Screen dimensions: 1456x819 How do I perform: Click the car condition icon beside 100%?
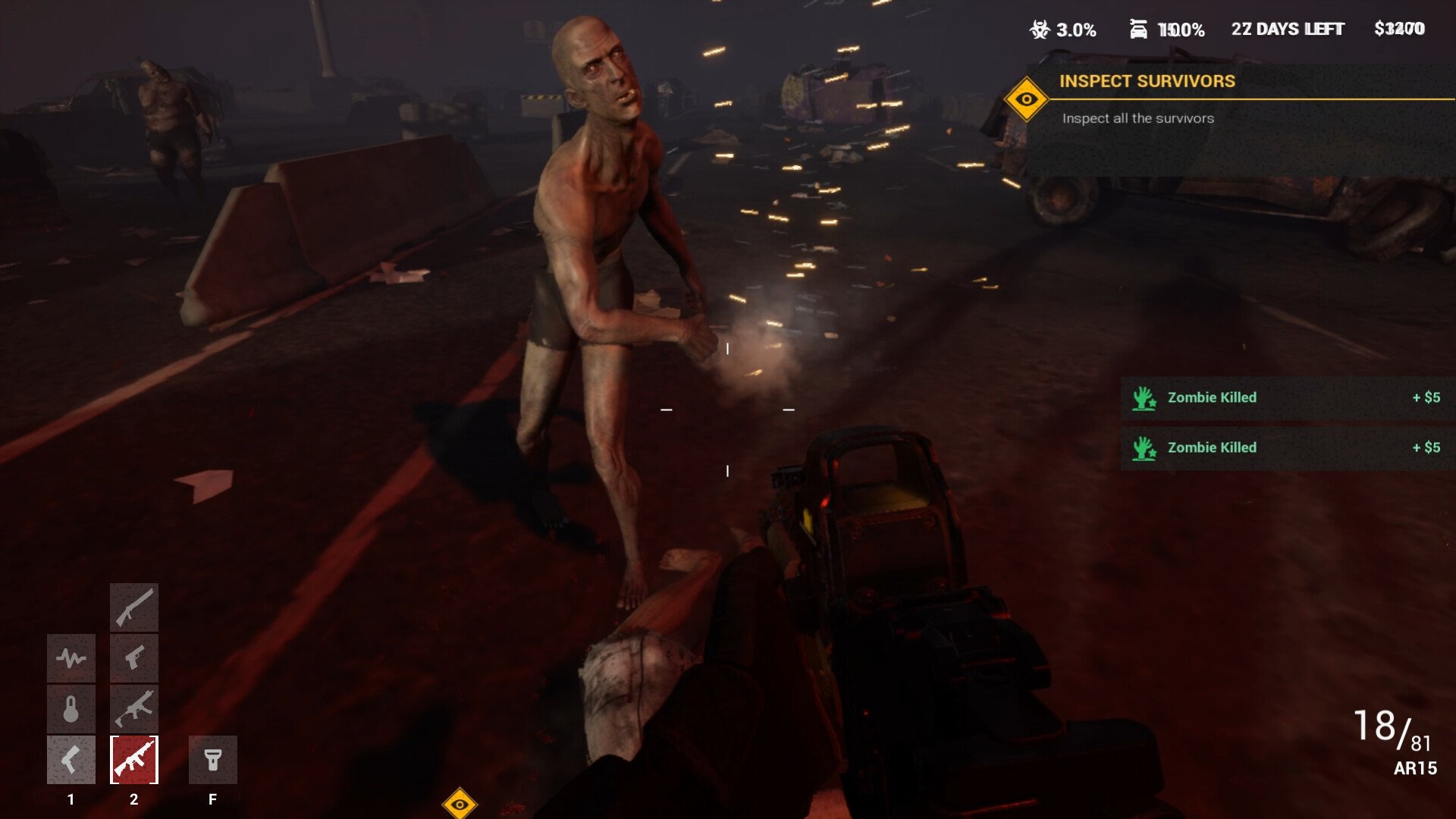(x=1137, y=29)
